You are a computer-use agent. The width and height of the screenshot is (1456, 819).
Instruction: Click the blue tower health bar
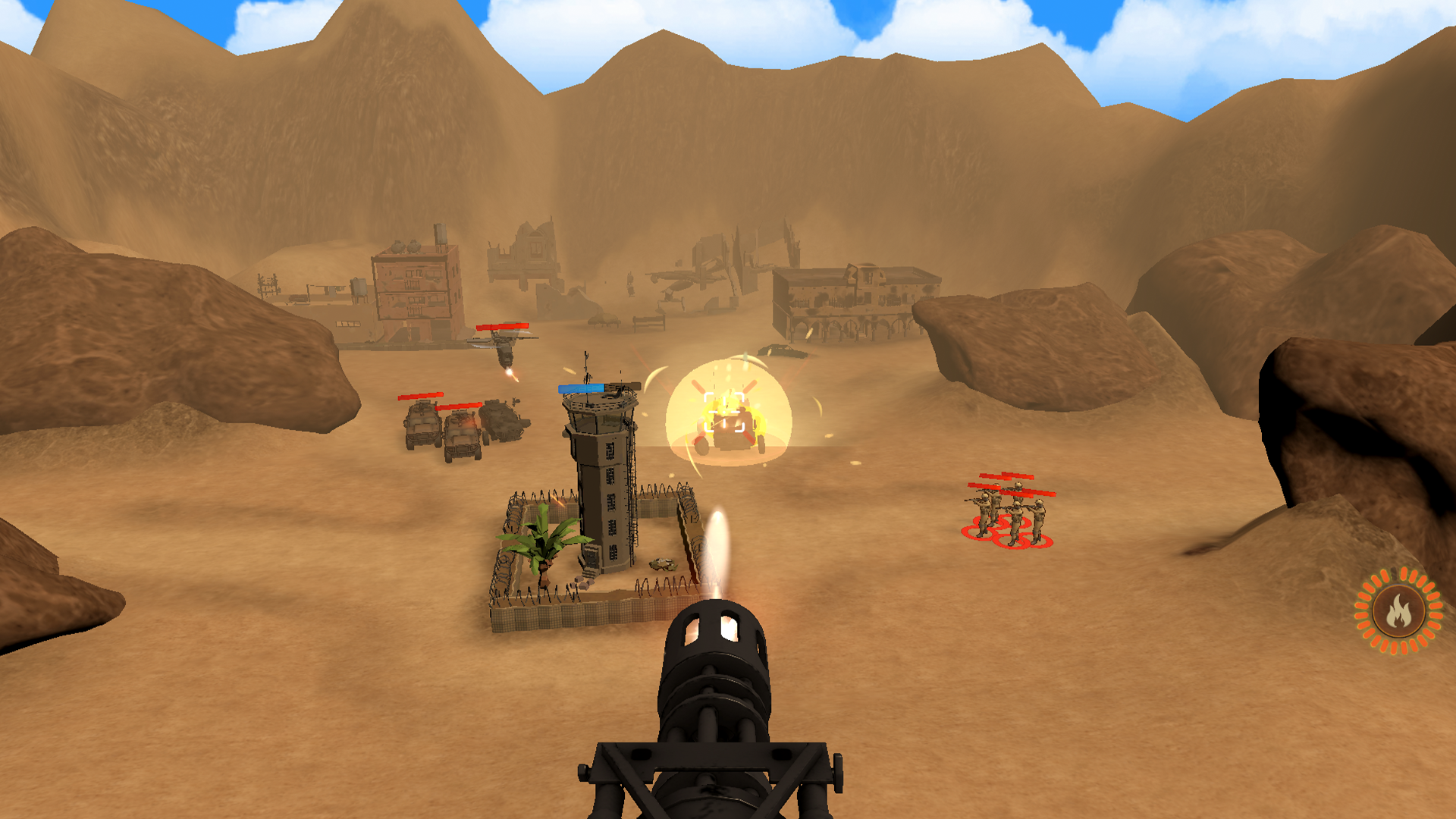click(x=582, y=388)
